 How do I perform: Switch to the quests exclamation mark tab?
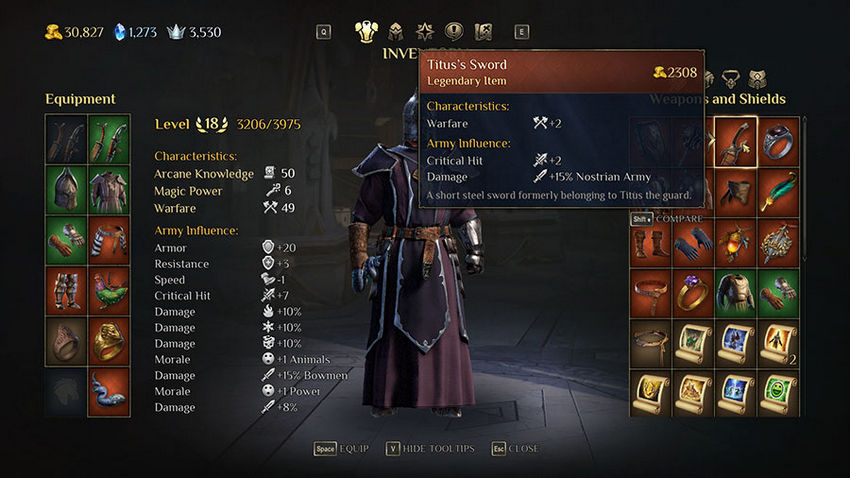pos(454,31)
